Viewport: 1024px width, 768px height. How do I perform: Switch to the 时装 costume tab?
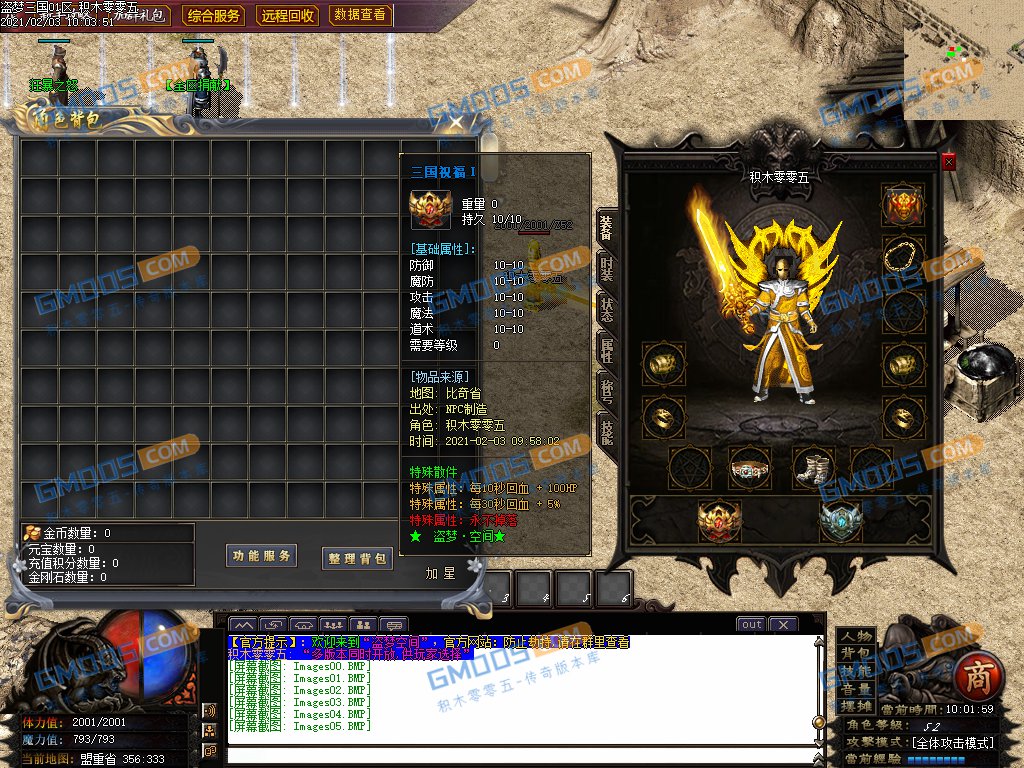point(607,268)
